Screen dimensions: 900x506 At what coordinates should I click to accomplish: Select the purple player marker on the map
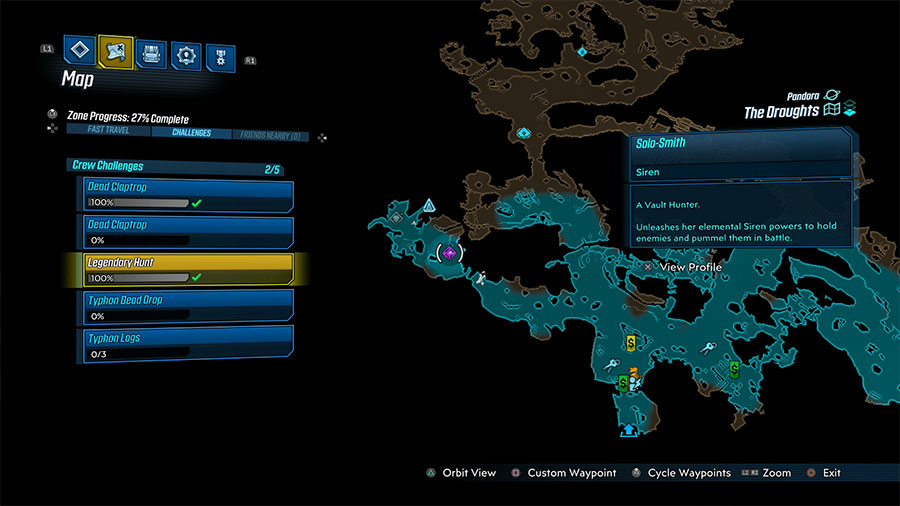450,254
